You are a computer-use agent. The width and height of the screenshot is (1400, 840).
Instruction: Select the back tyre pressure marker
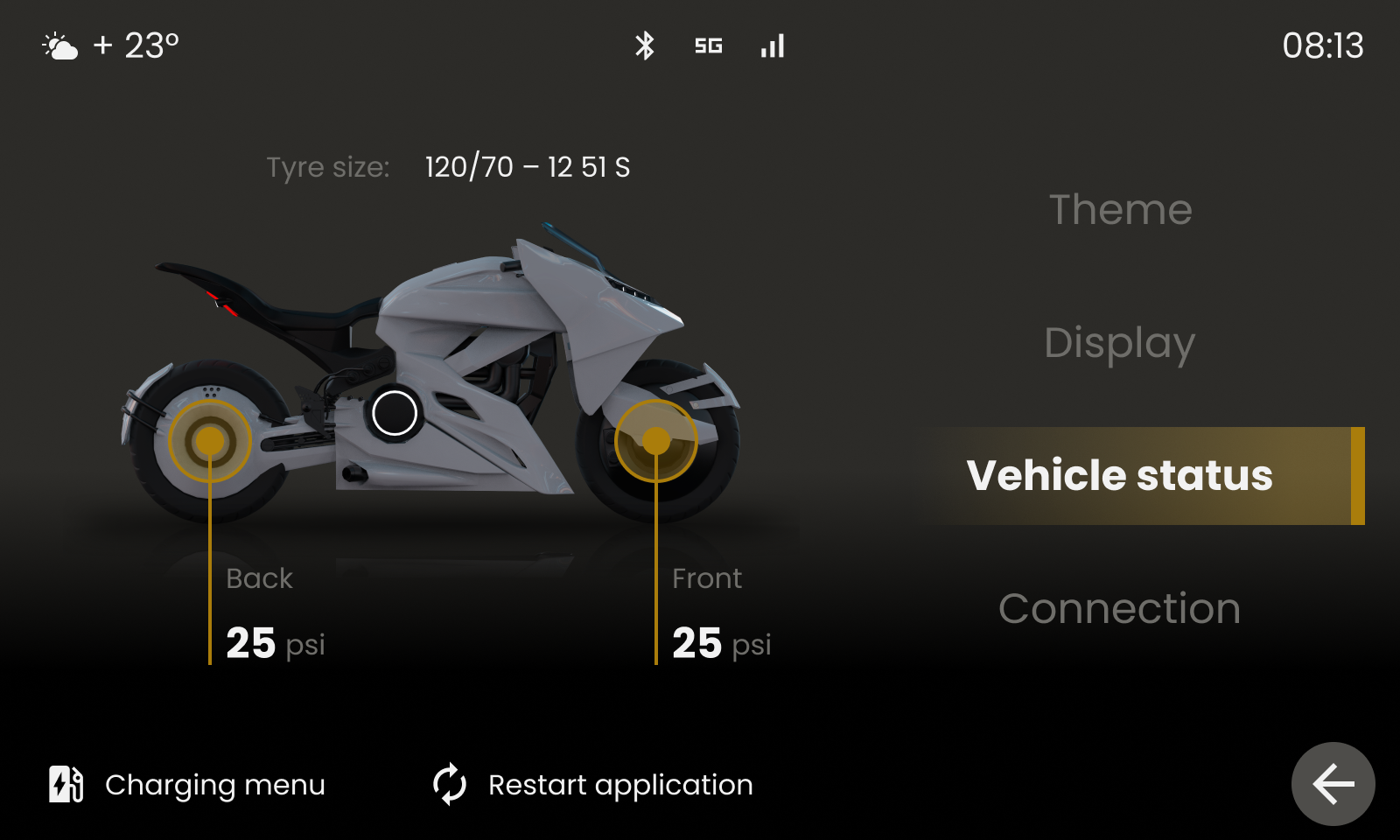tap(210, 441)
